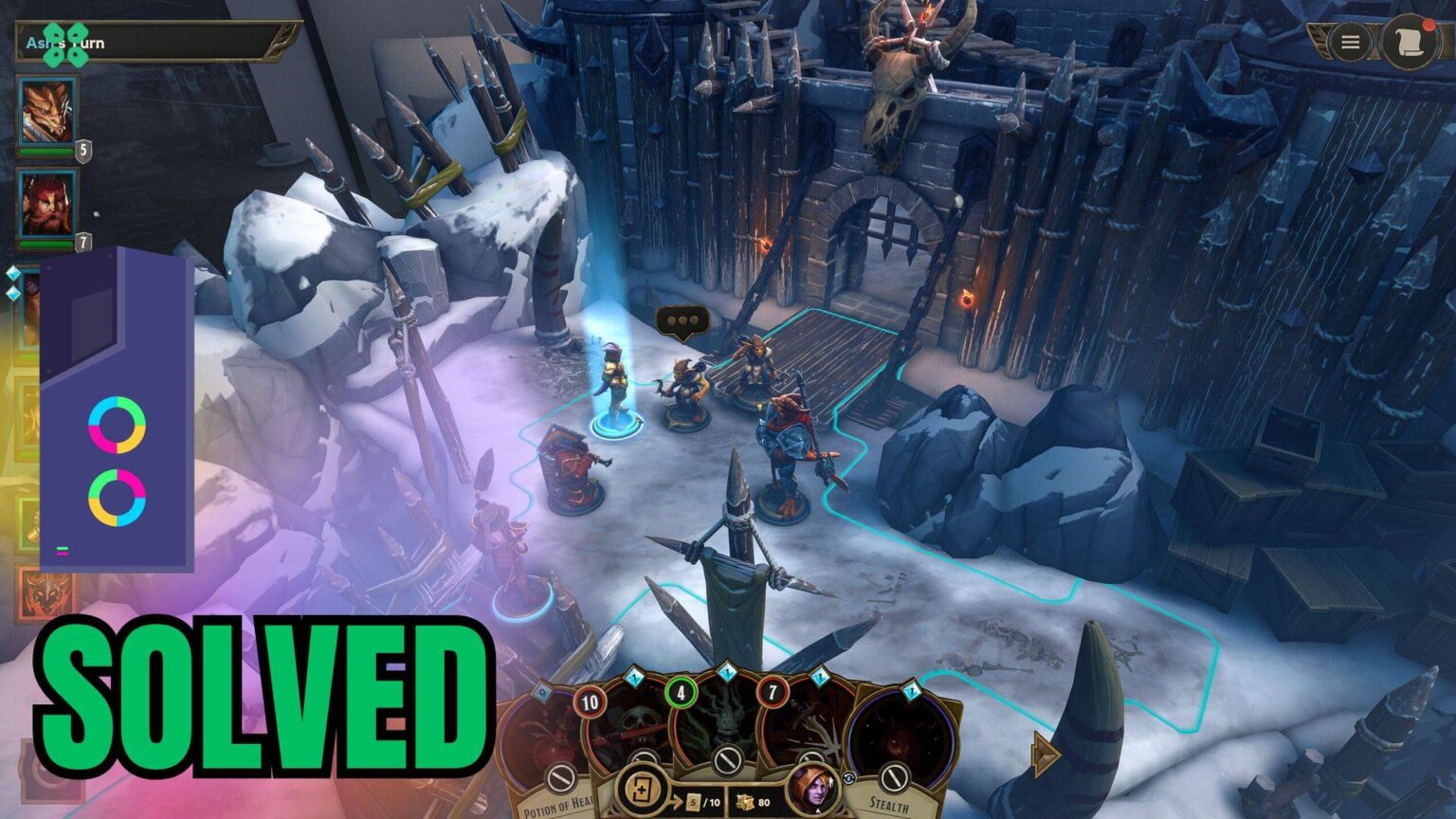Screen dimensions: 1456x819
Task: Click the blue gem cost on the Stealth card
Action: point(911,692)
